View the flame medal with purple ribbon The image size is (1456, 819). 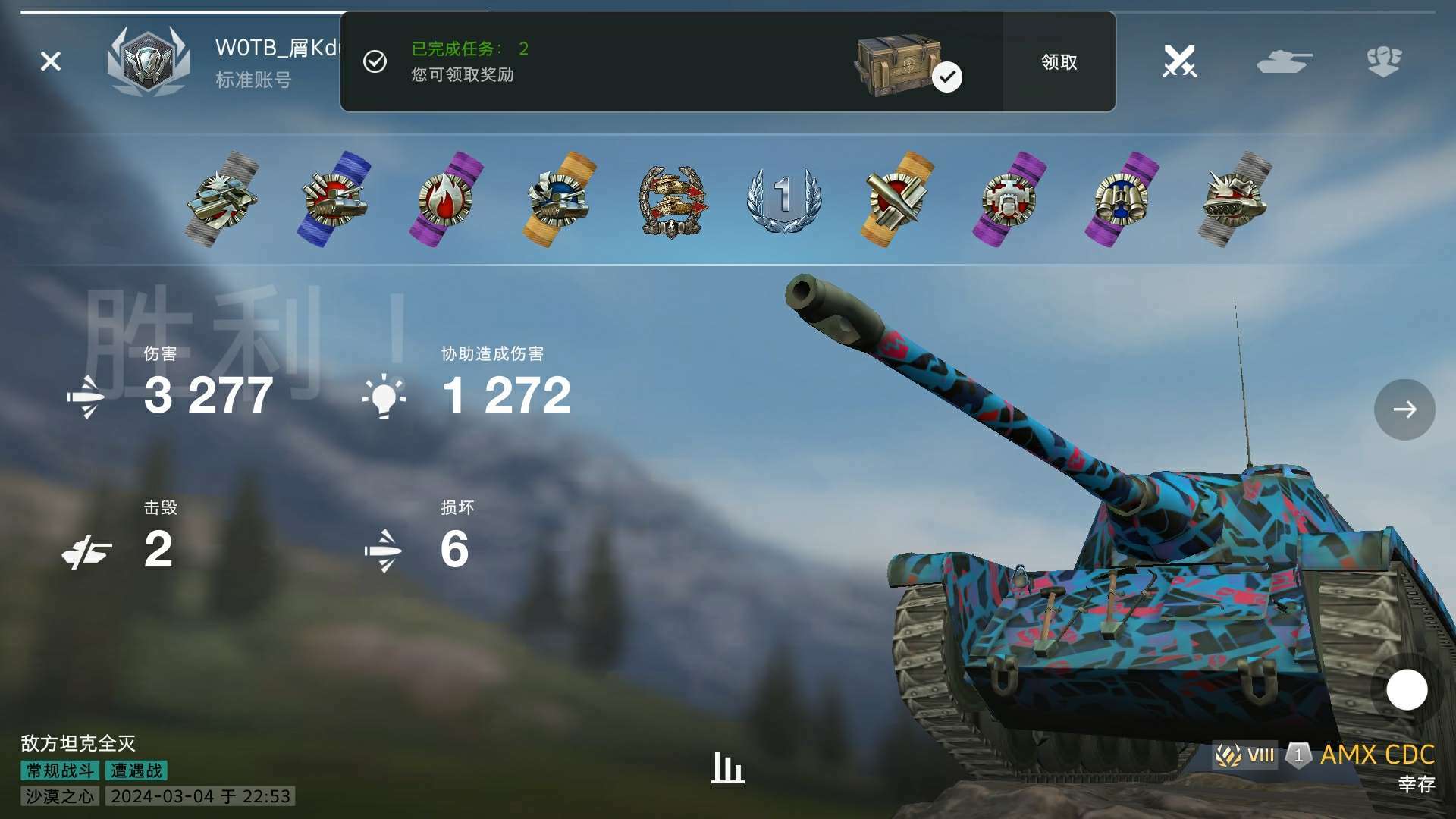point(447,199)
